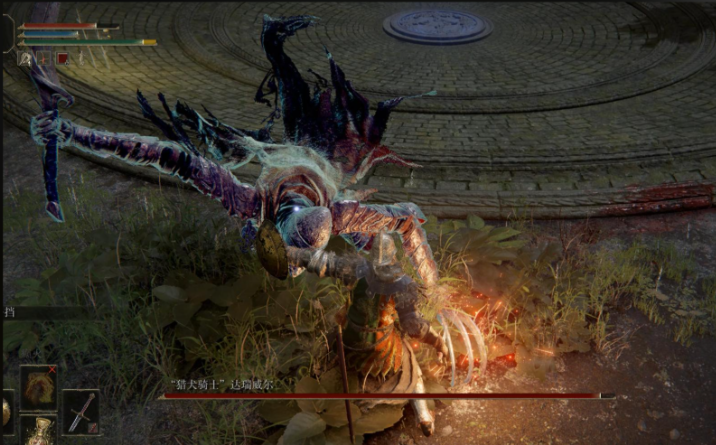Select the spell slot with the red X

click(39, 385)
